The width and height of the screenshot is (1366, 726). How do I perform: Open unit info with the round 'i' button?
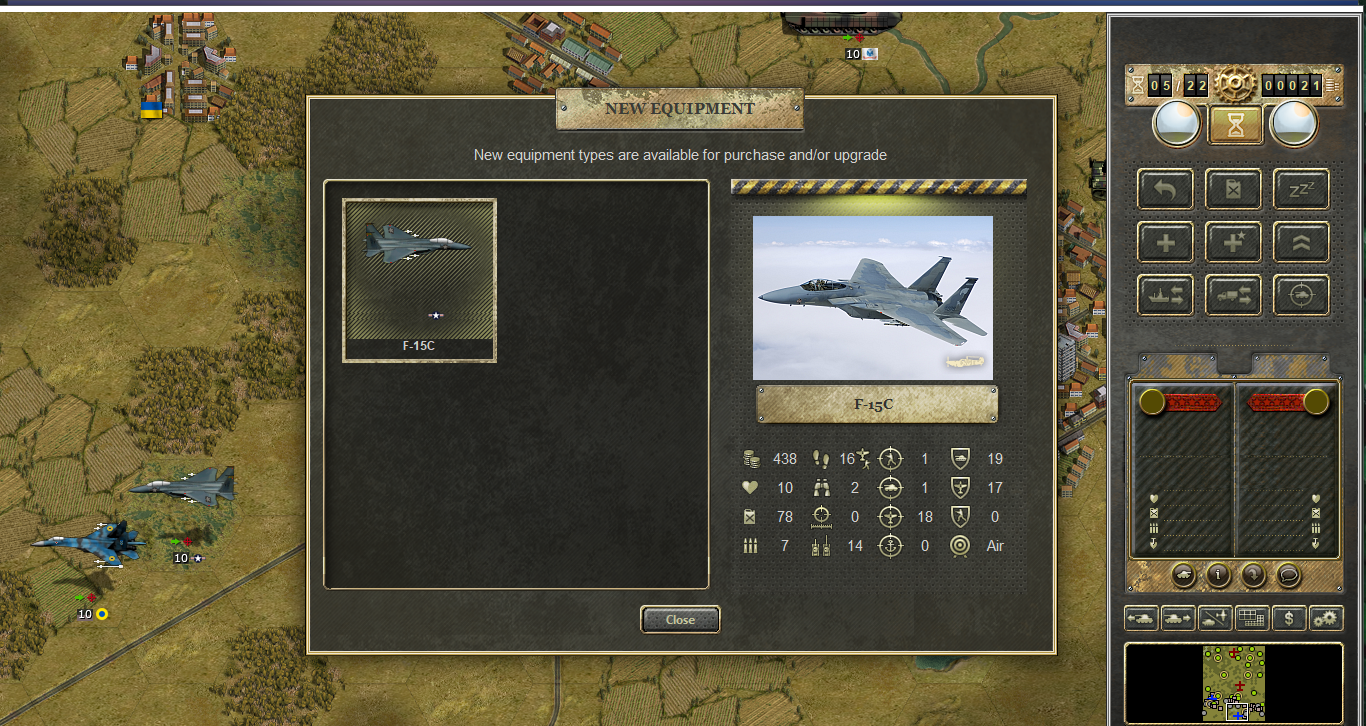pyautogui.click(x=1217, y=575)
